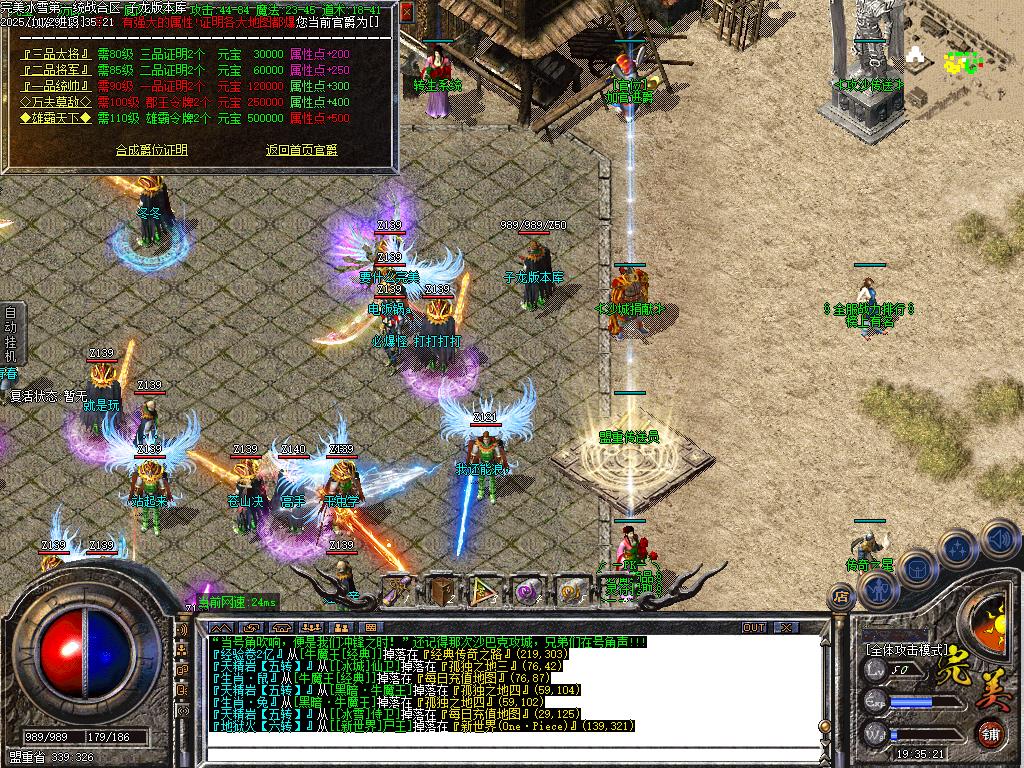Viewport: 1024px width, 768px height.
Task: Use the wooden crate item in hotbar
Action: [441, 591]
